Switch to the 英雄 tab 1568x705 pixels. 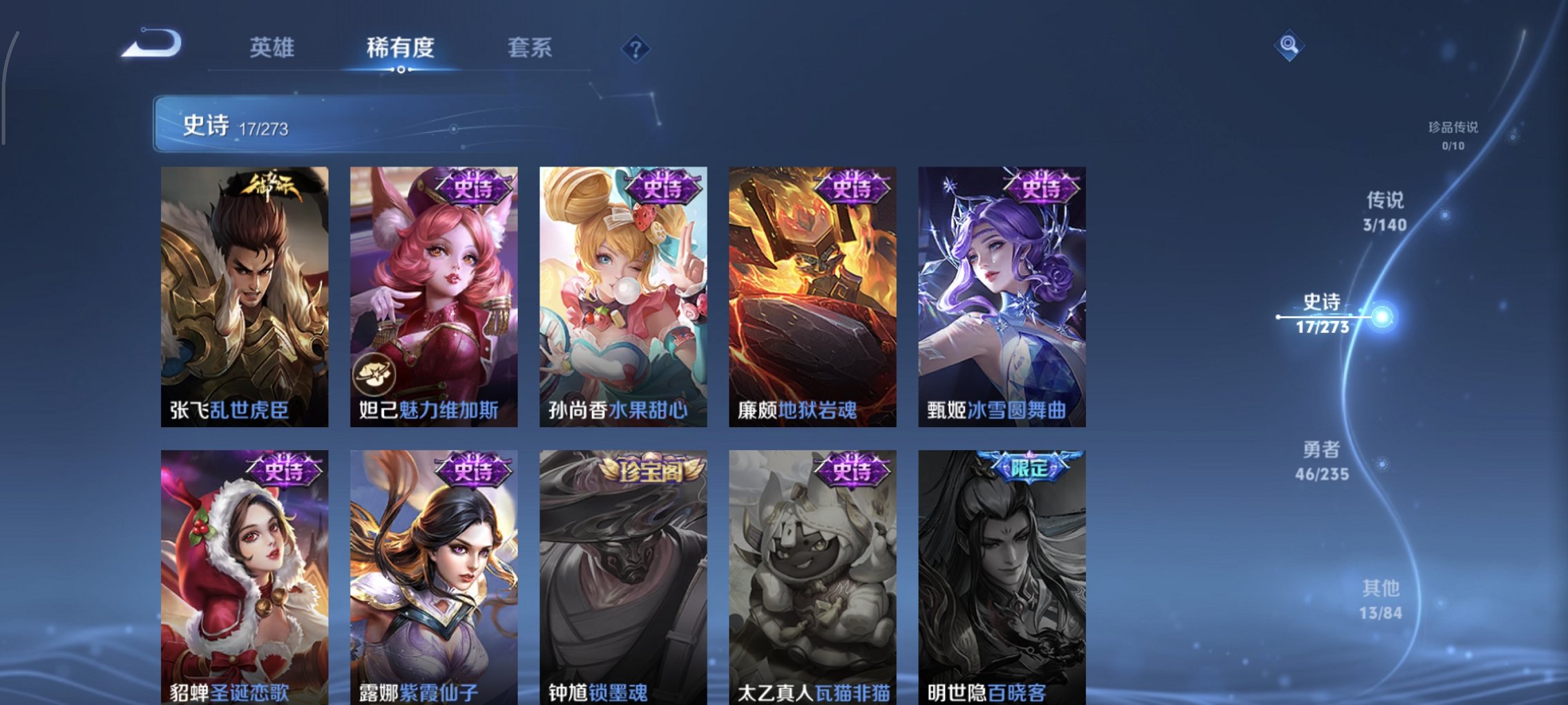pos(273,48)
